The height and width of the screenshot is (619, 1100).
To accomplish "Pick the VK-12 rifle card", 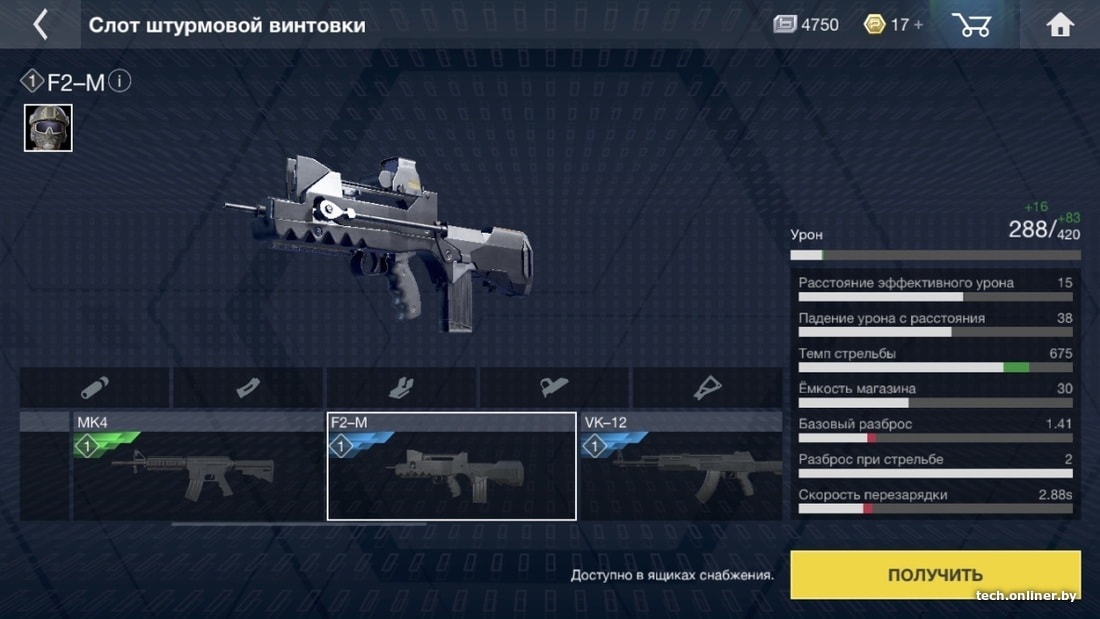I will pos(682,466).
